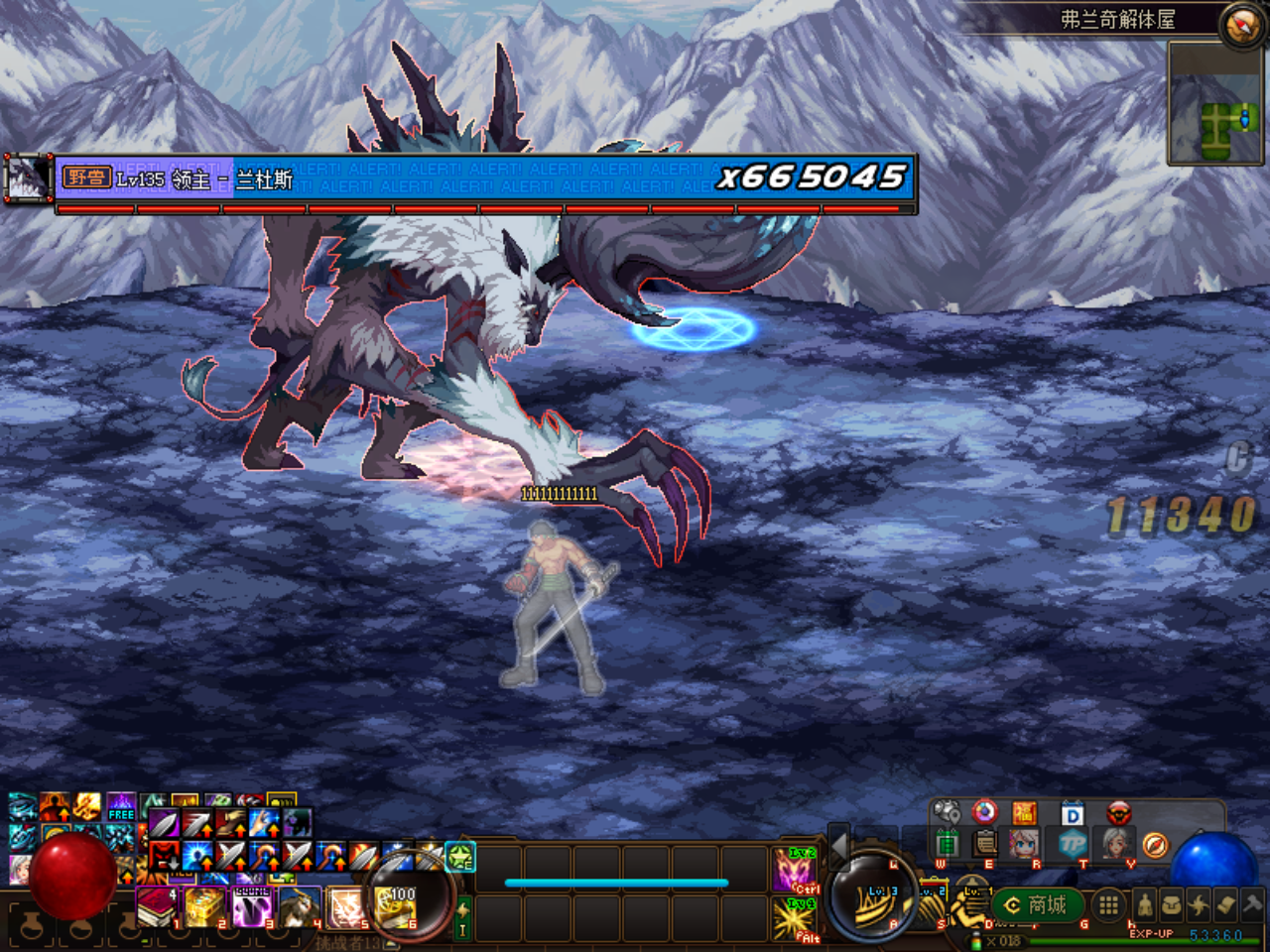This screenshot has width=1270, height=952.
Task: Click the green star buff icon
Action: [x=460, y=857]
